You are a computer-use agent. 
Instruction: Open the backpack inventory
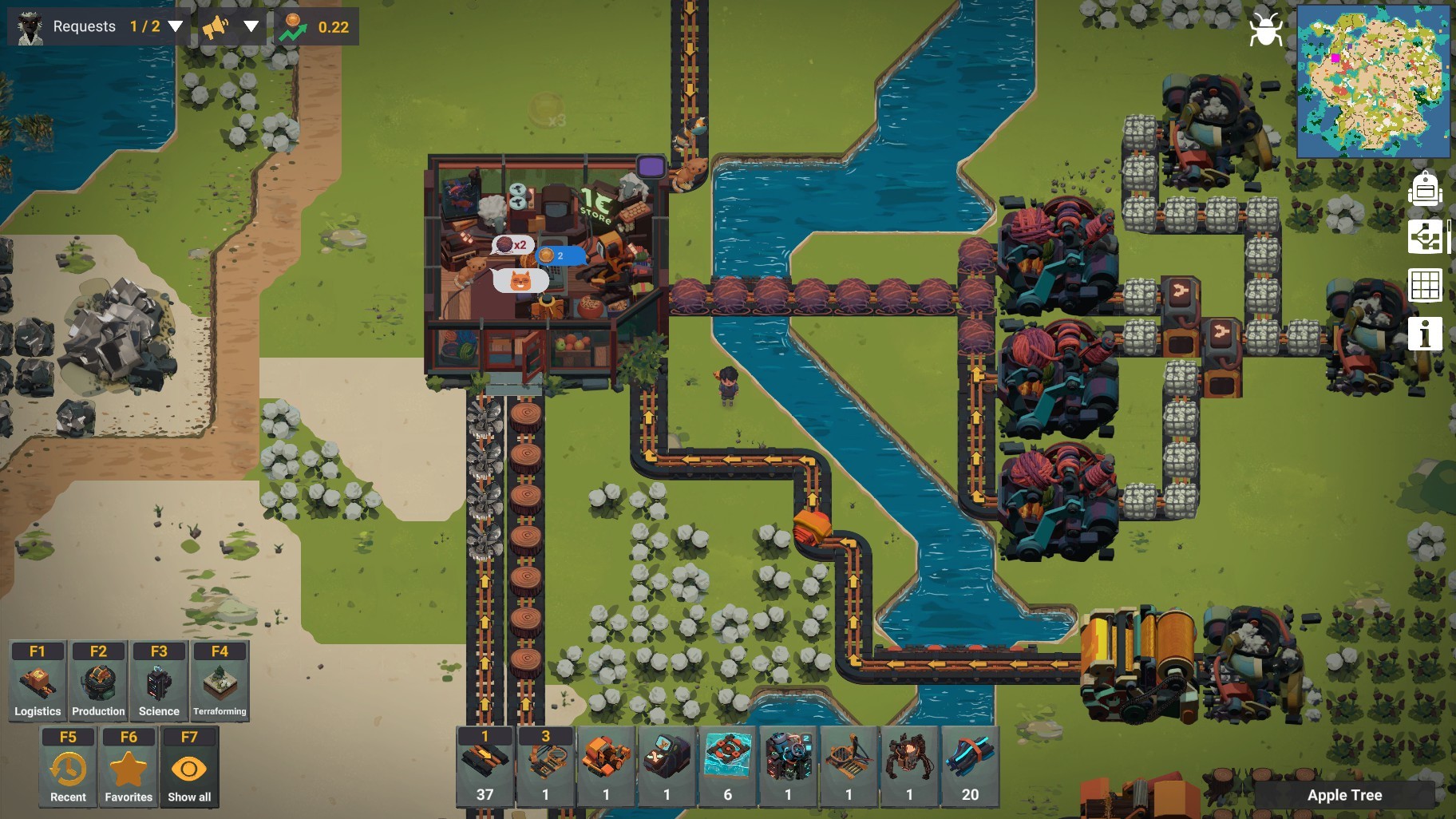click(x=1425, y=190)
